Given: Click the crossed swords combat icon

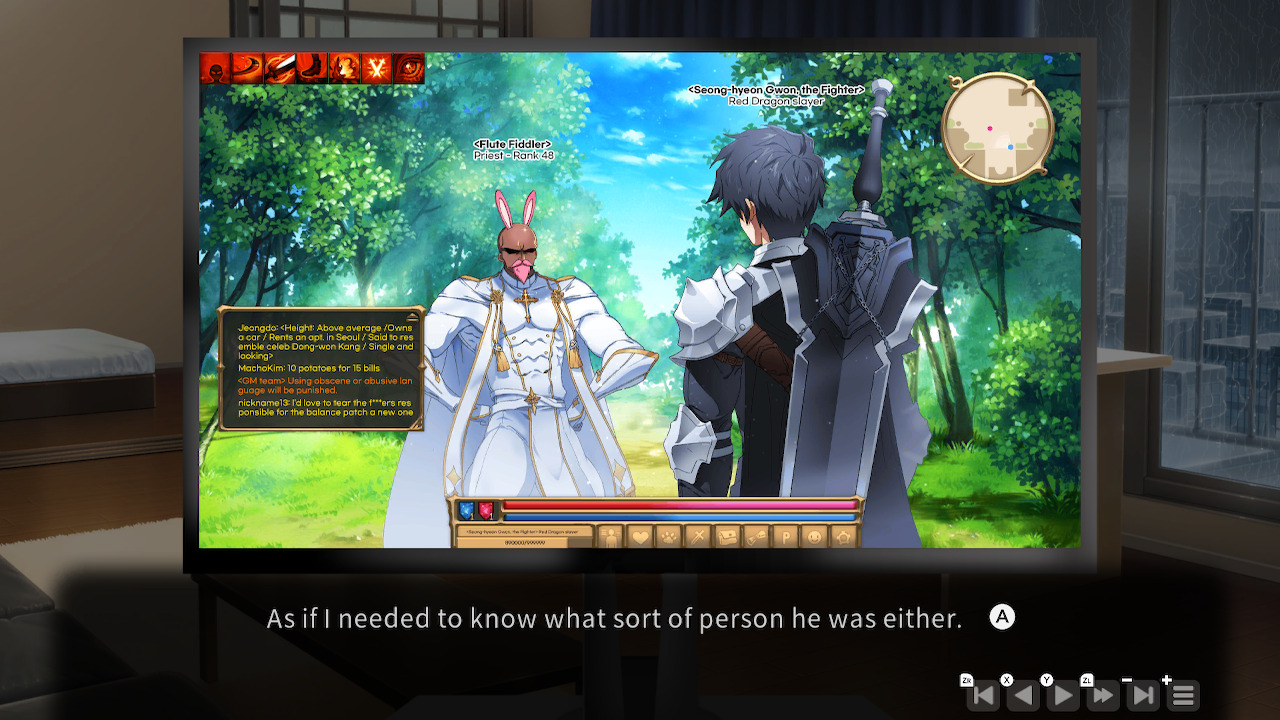Looking at the screenshot, I should coord(697,535).
